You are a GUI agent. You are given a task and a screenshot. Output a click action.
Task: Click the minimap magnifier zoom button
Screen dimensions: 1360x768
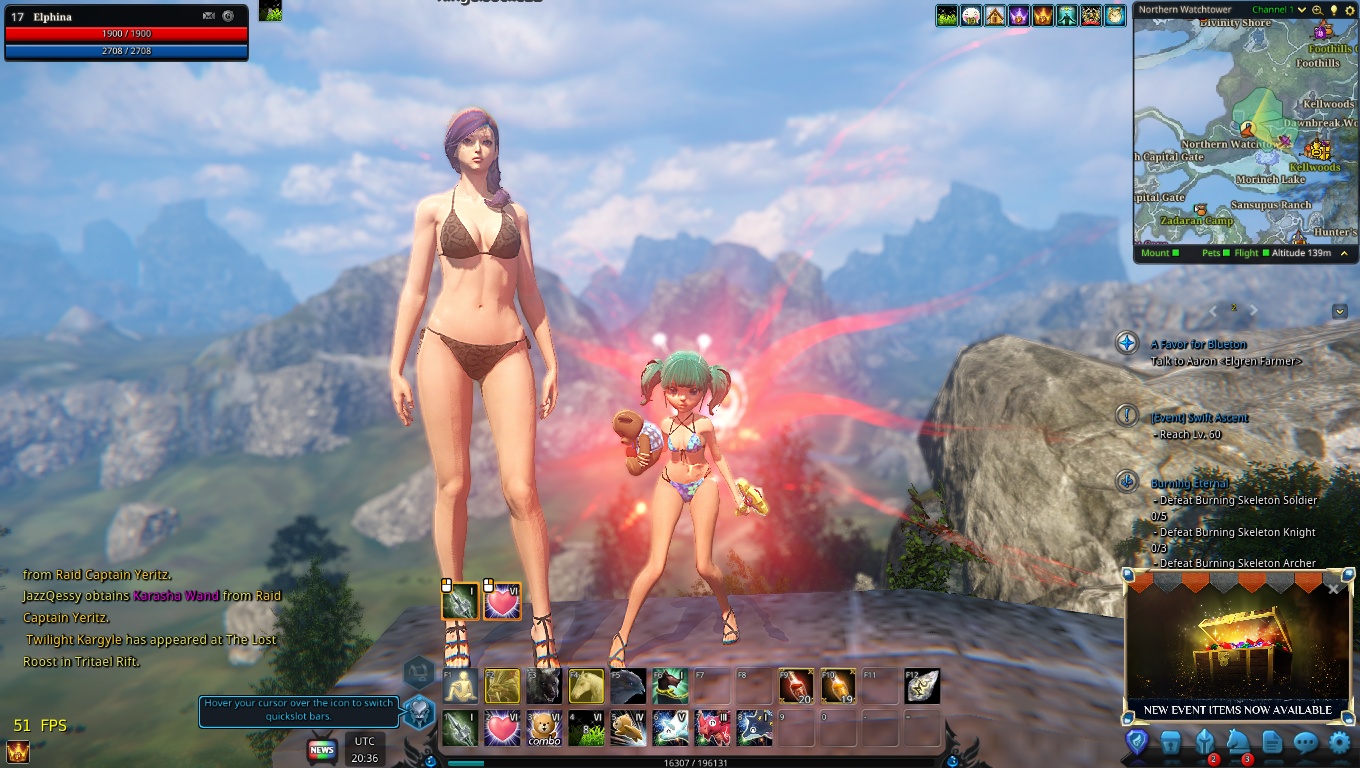[1317, 10]
